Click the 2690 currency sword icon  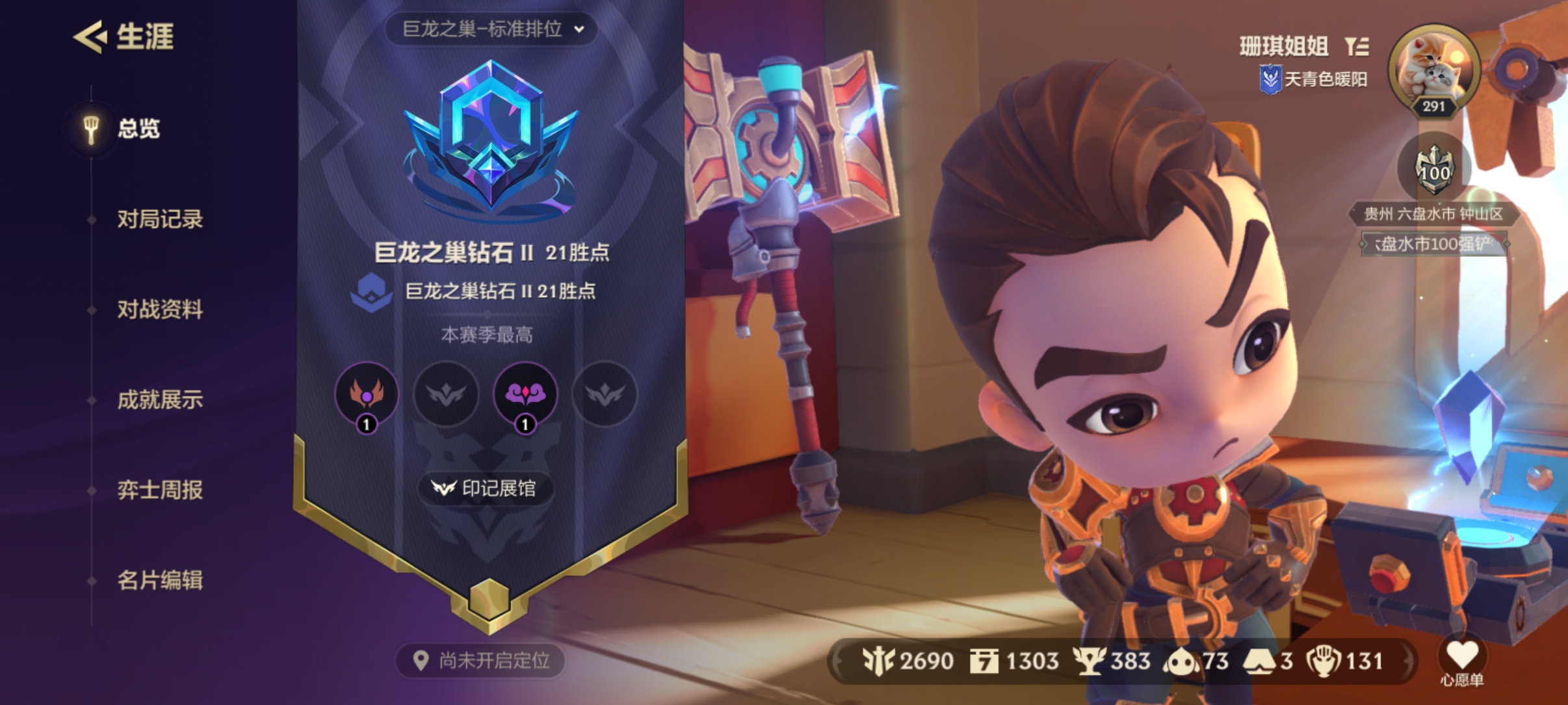(878, 661)
